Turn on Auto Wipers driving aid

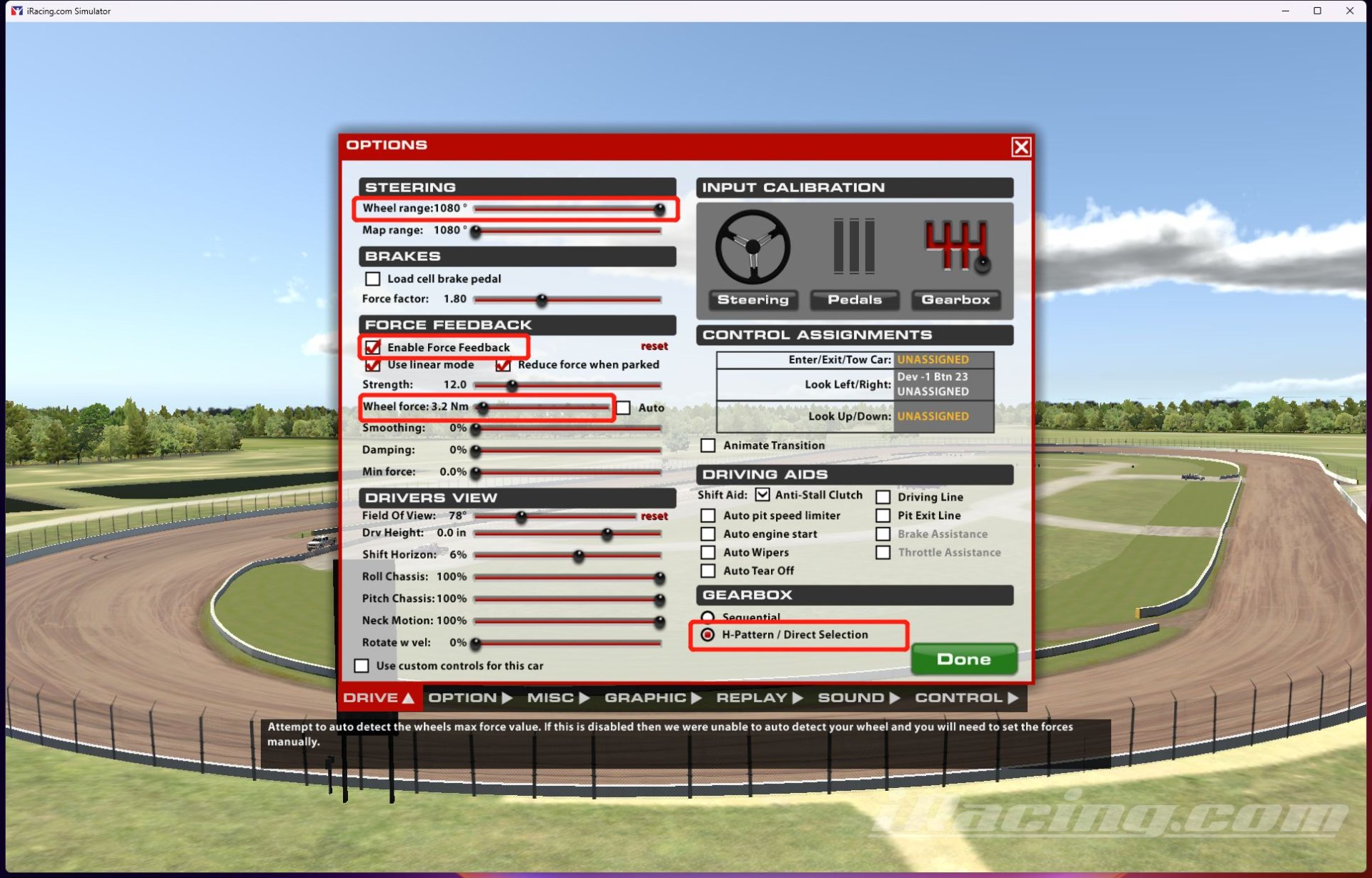708,552
